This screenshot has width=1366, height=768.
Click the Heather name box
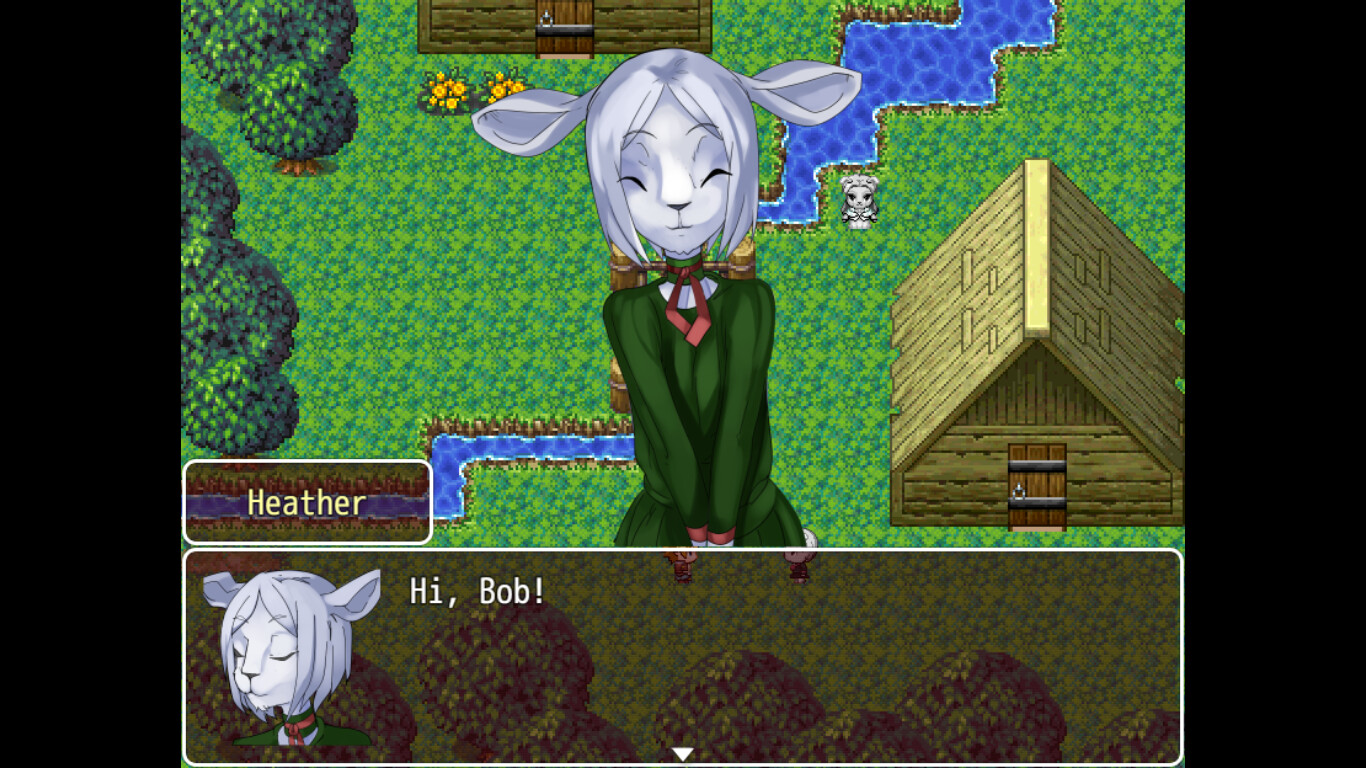point(307,503)
